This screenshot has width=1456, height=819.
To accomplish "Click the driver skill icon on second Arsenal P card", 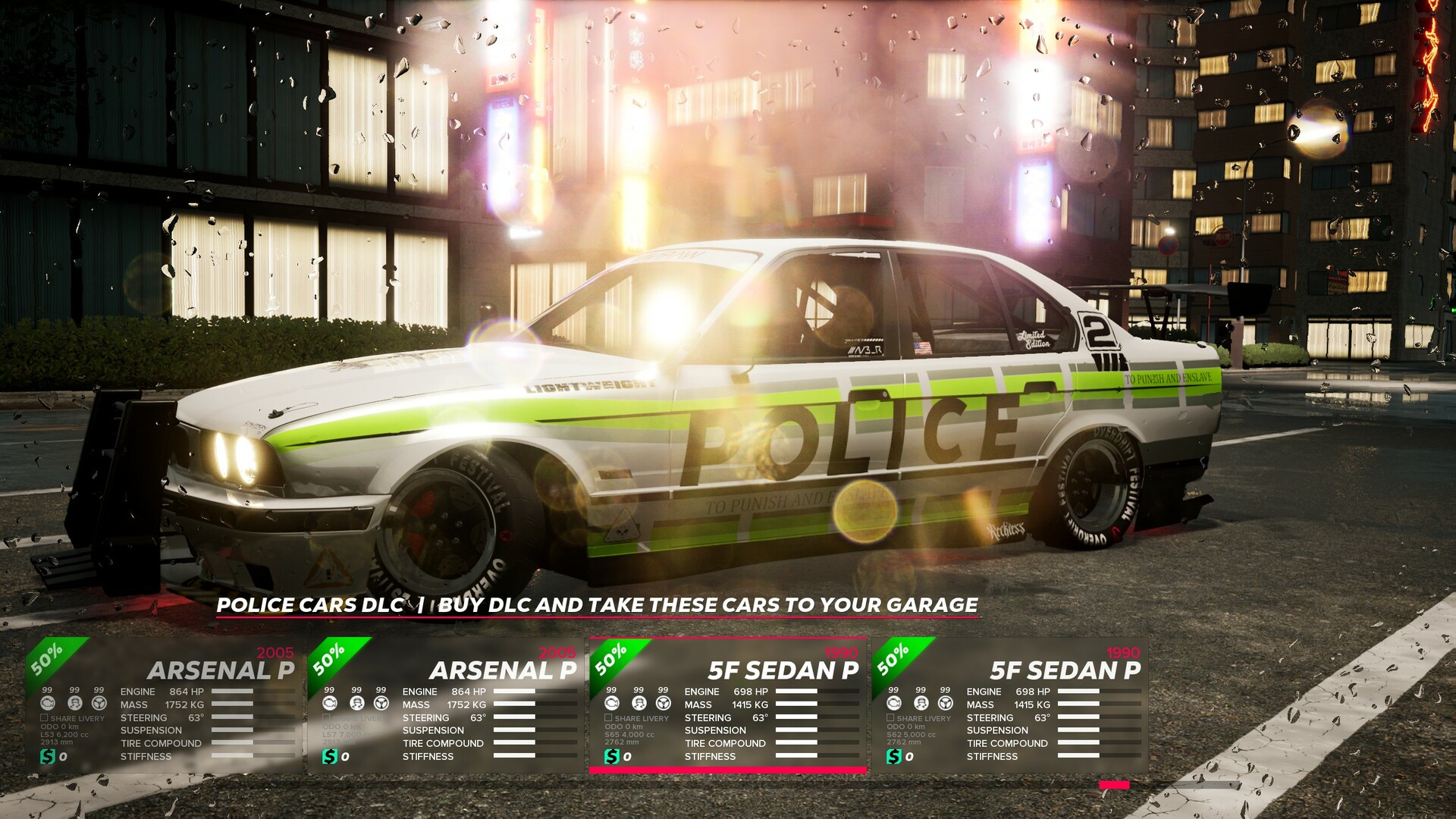I will pyautogui.click(x=355, y=703).
